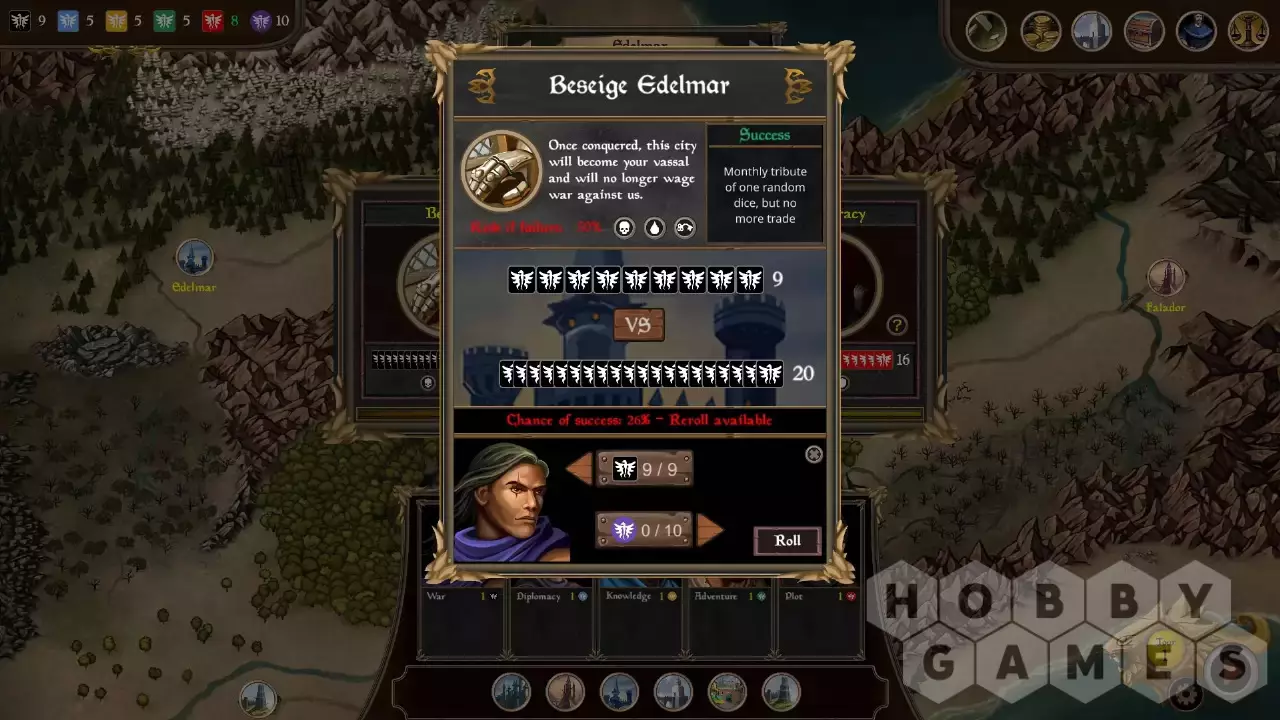Screen dimensions: 1280x720
Task: Select the skull failure risk icon
Action: (x=624, y=228)
